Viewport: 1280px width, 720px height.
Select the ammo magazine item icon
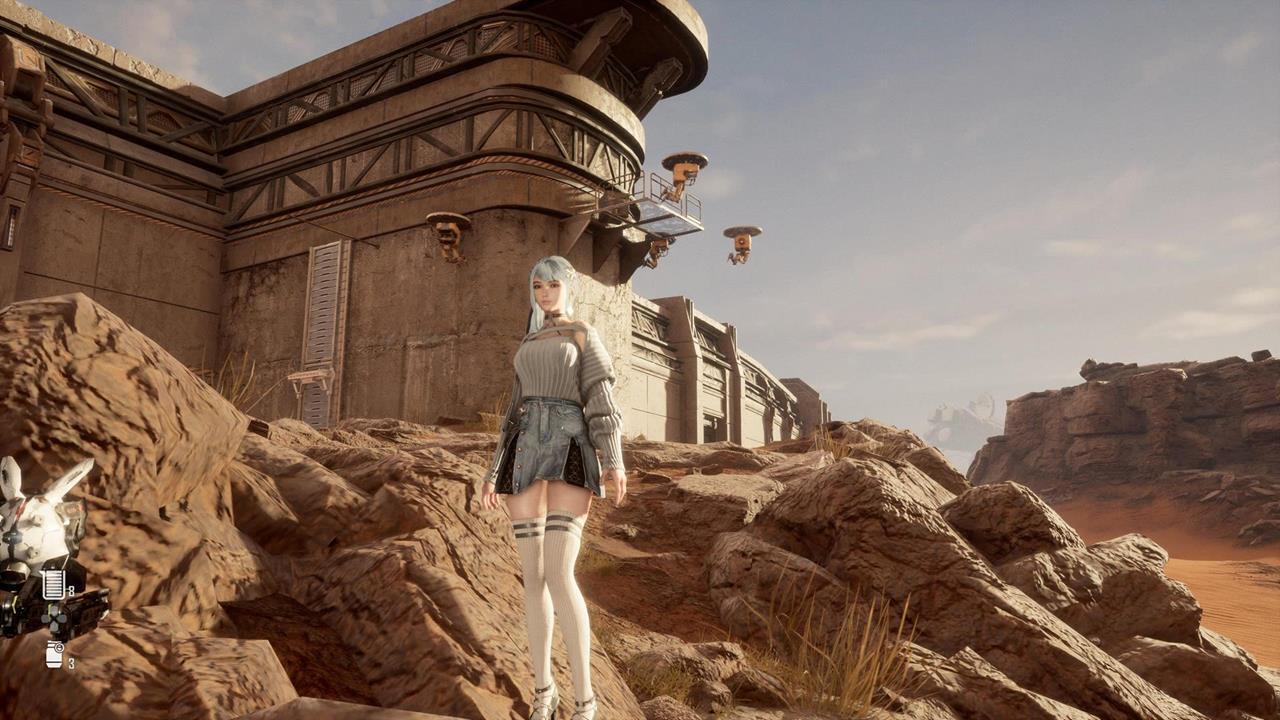[x=53, y=584]
